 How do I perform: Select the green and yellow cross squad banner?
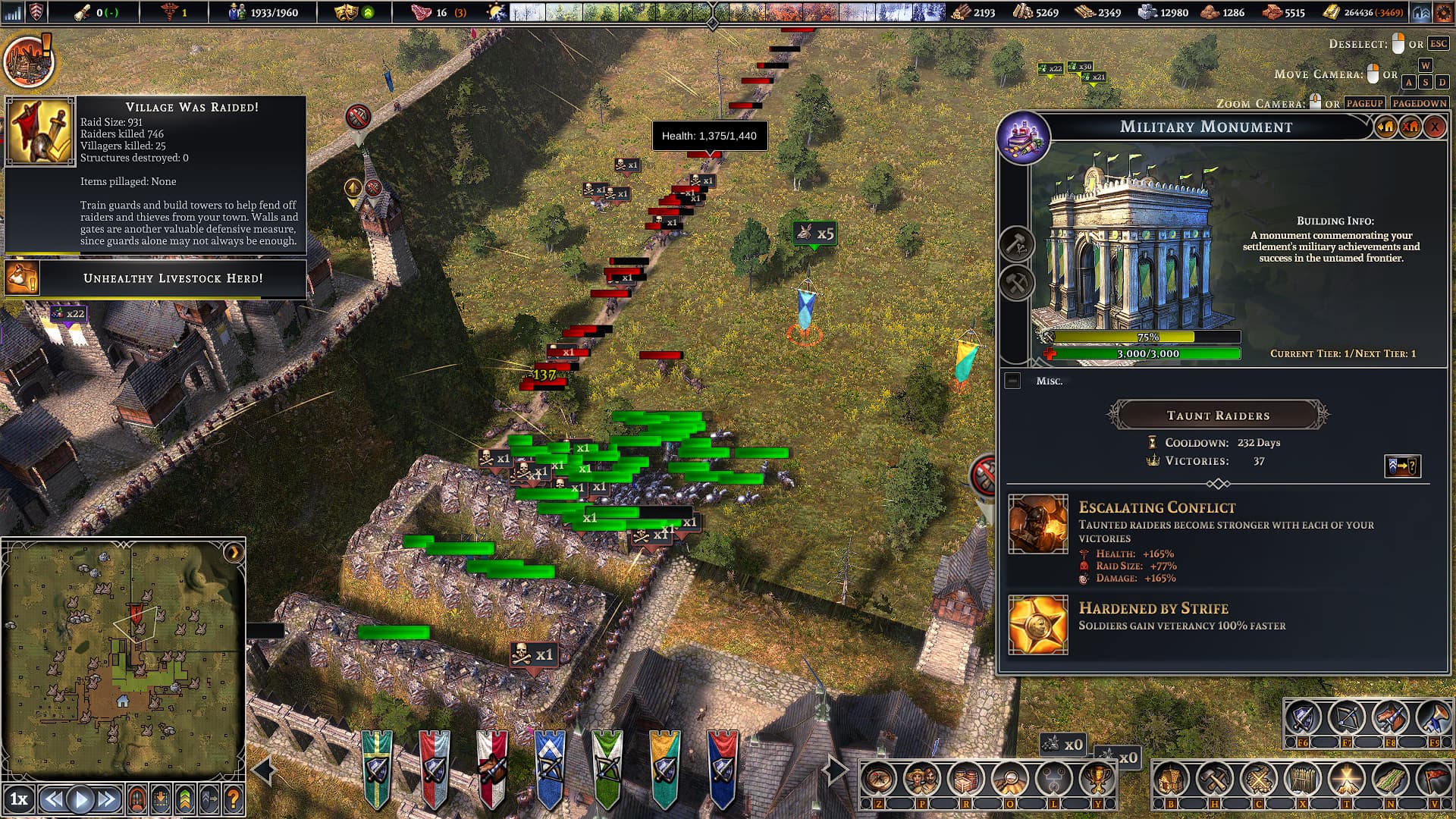[377, 767]
